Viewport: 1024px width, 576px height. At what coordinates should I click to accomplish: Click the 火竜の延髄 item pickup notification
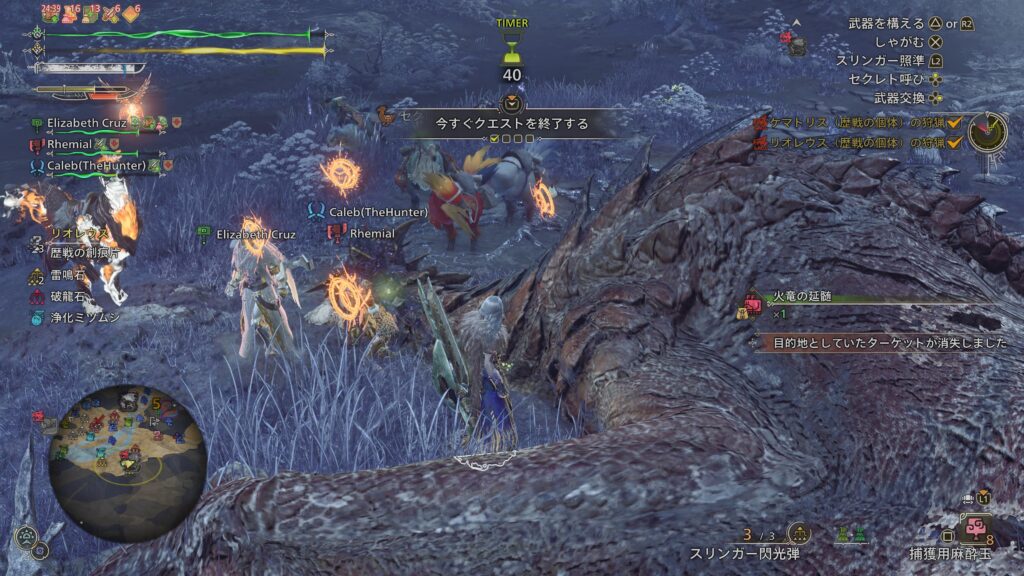(x=800, y=297)
